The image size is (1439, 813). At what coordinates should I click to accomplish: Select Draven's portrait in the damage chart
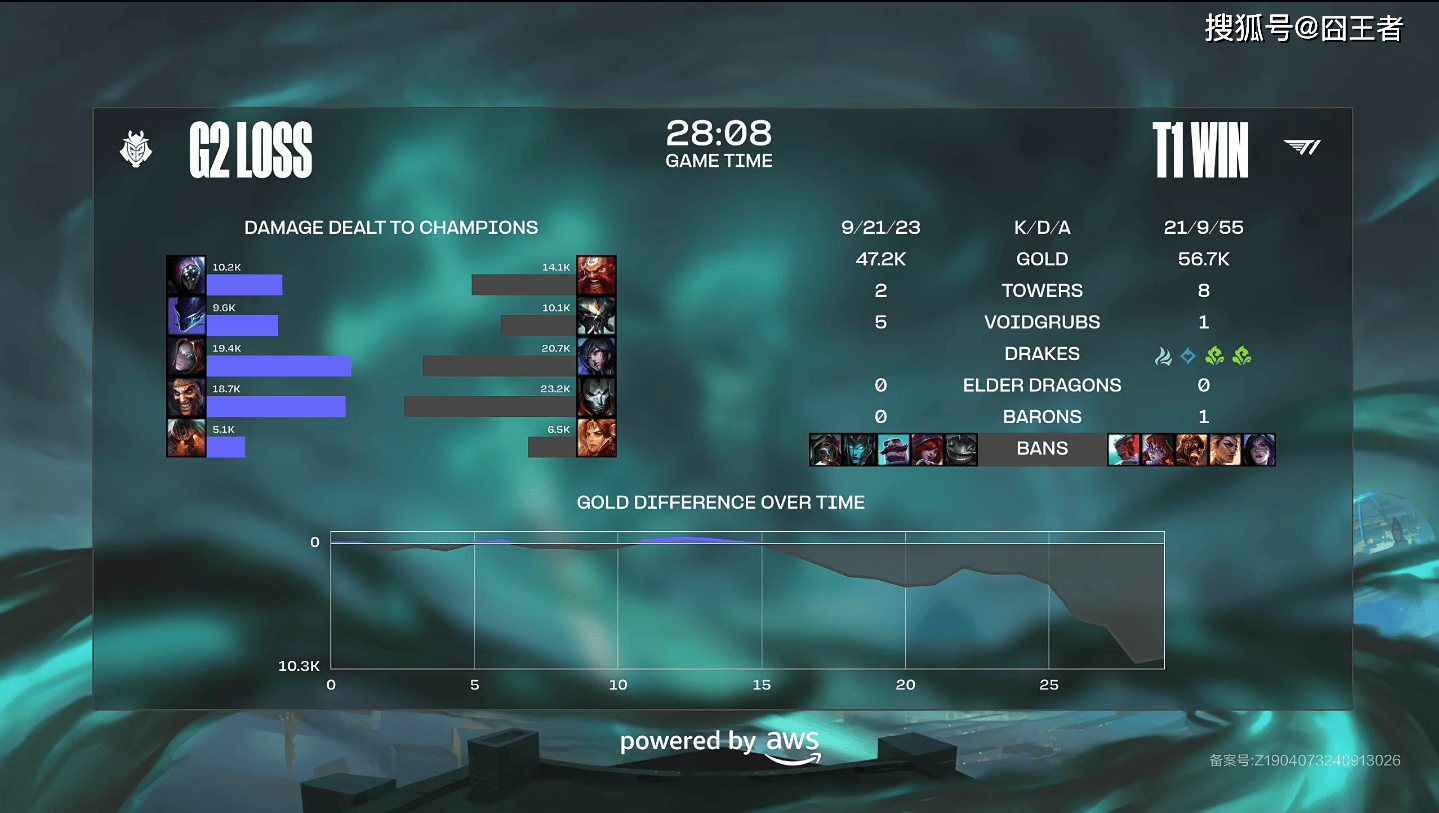coord(186,397)
